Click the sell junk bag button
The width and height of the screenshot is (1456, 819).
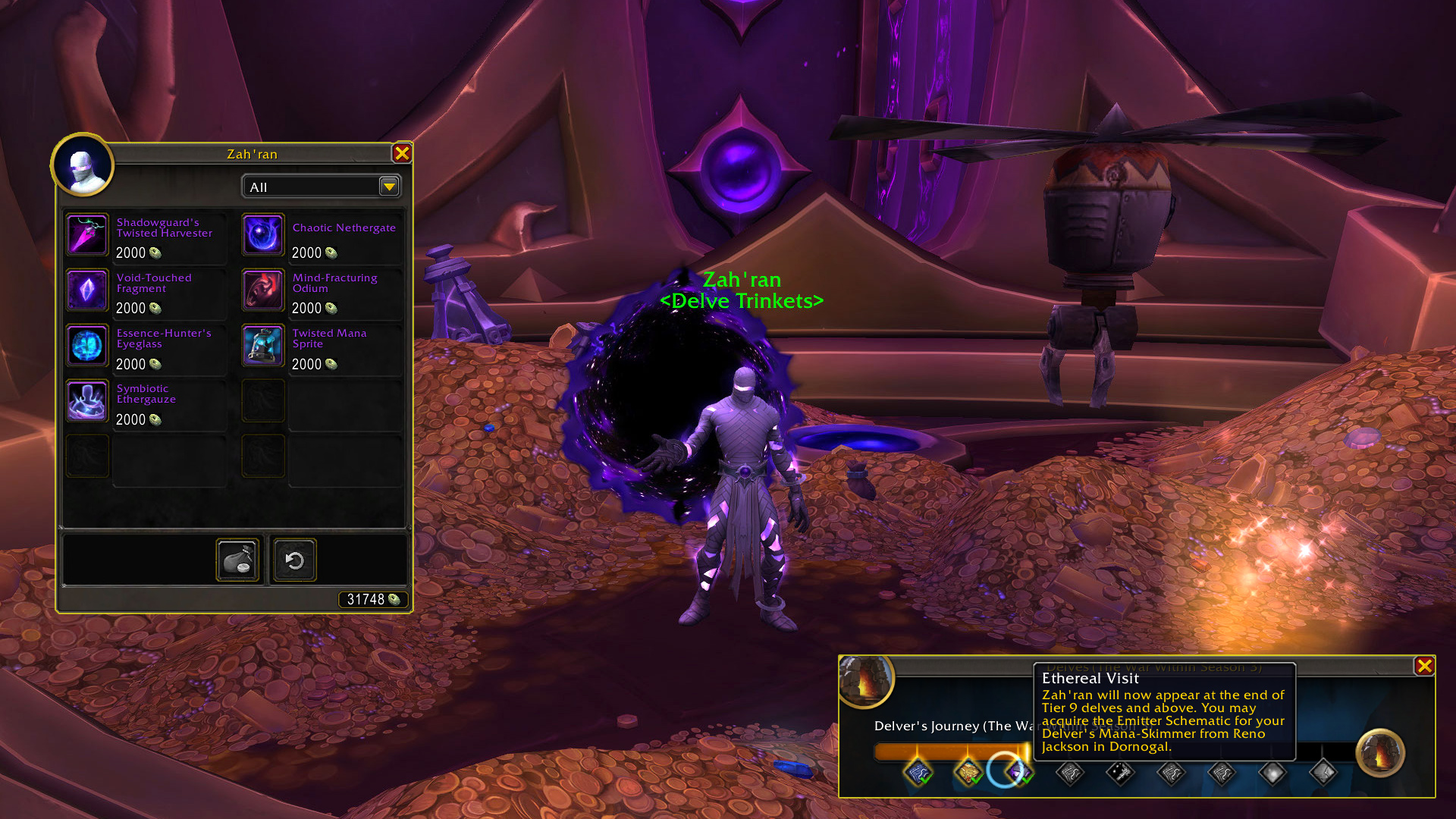(237, 560)
